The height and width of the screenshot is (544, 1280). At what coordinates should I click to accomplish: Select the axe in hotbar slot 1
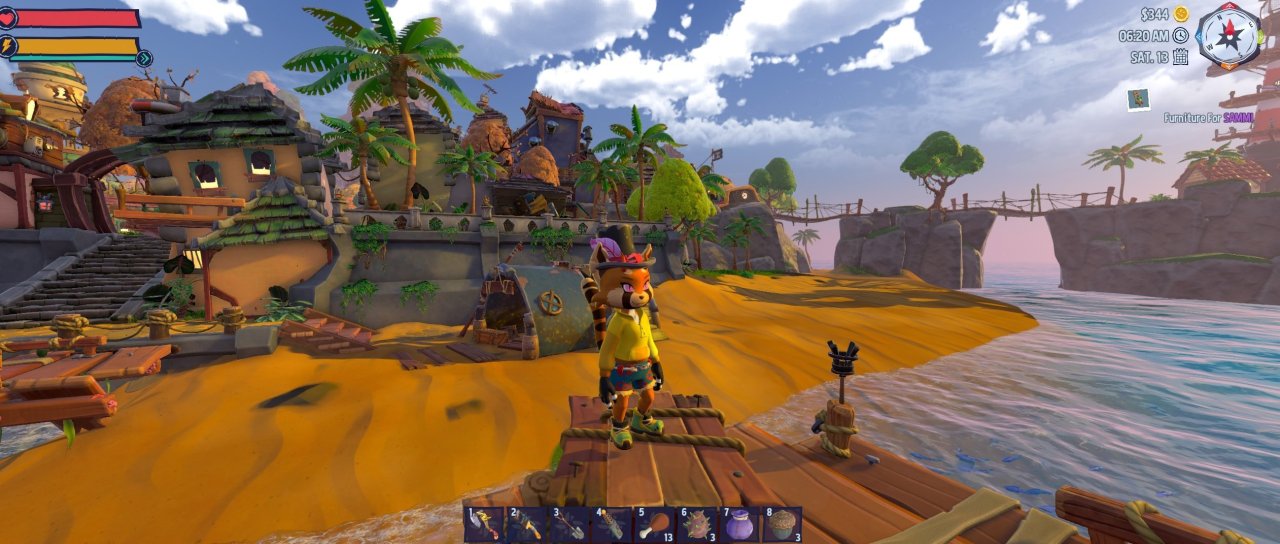[x=483, y=525]
